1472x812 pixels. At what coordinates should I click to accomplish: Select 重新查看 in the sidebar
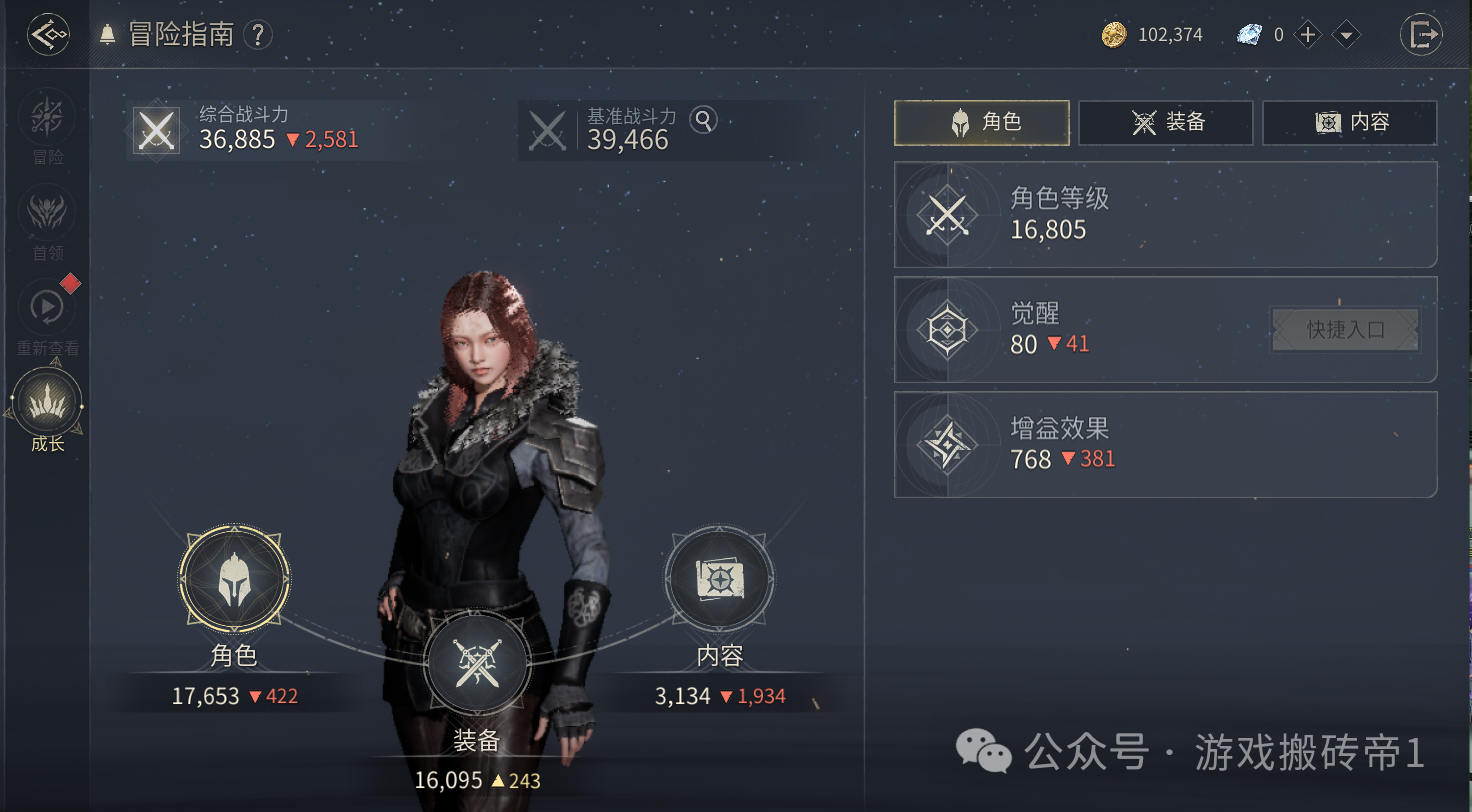click(x=47, y=310)
